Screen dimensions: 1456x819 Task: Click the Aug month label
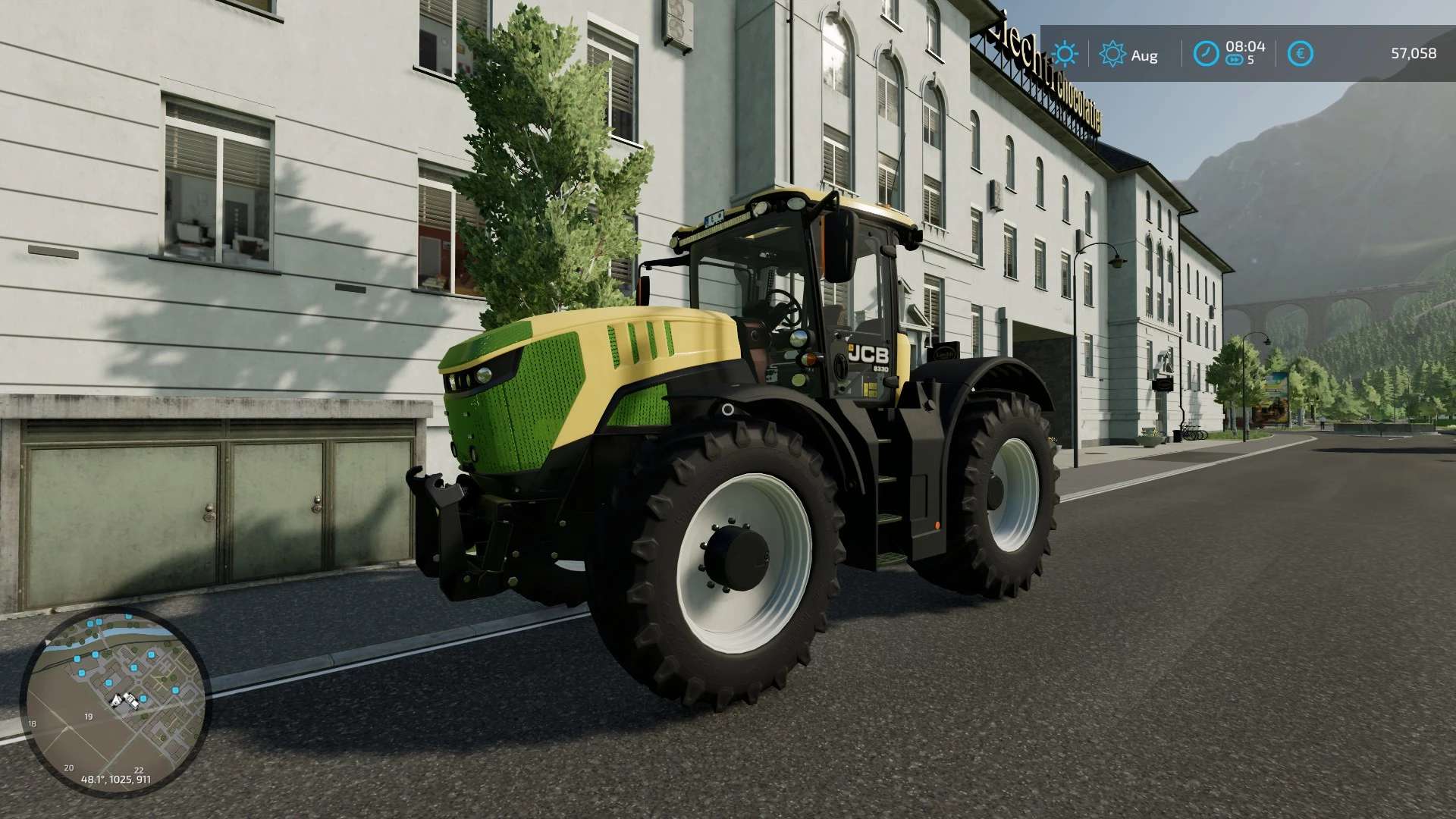(1145, 55)
